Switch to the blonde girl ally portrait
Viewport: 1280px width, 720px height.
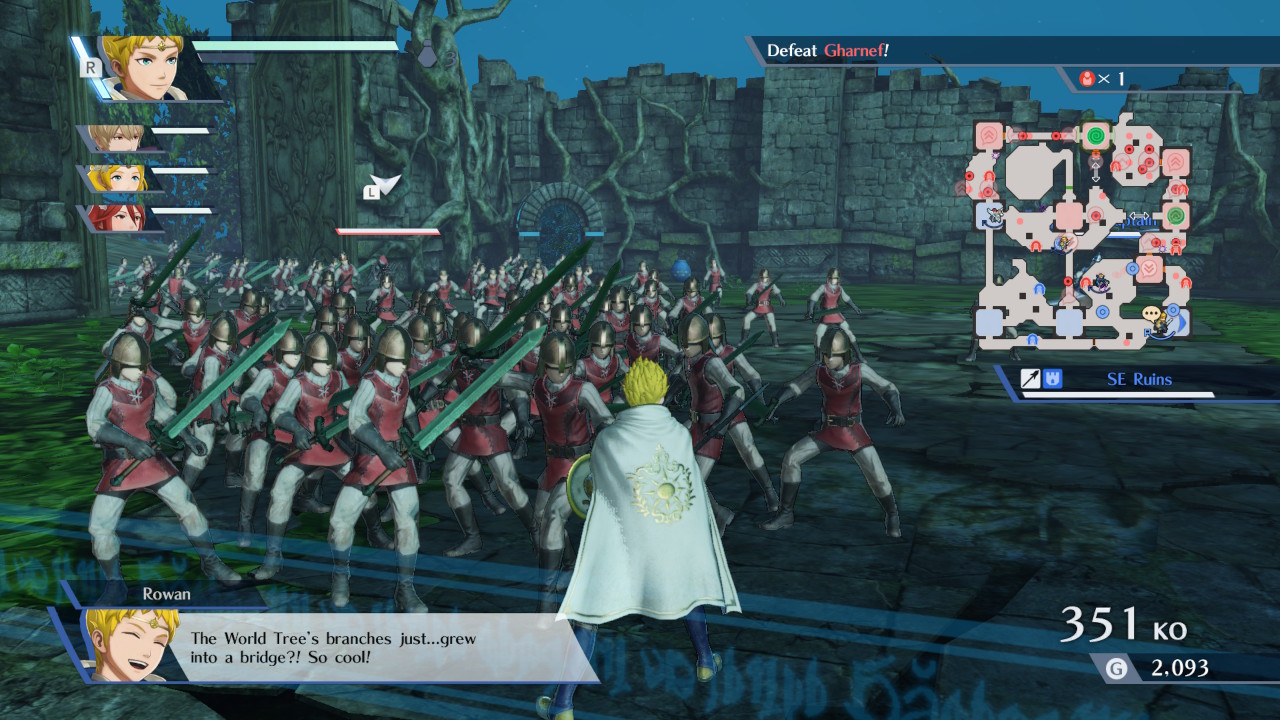tap(118, 179)
